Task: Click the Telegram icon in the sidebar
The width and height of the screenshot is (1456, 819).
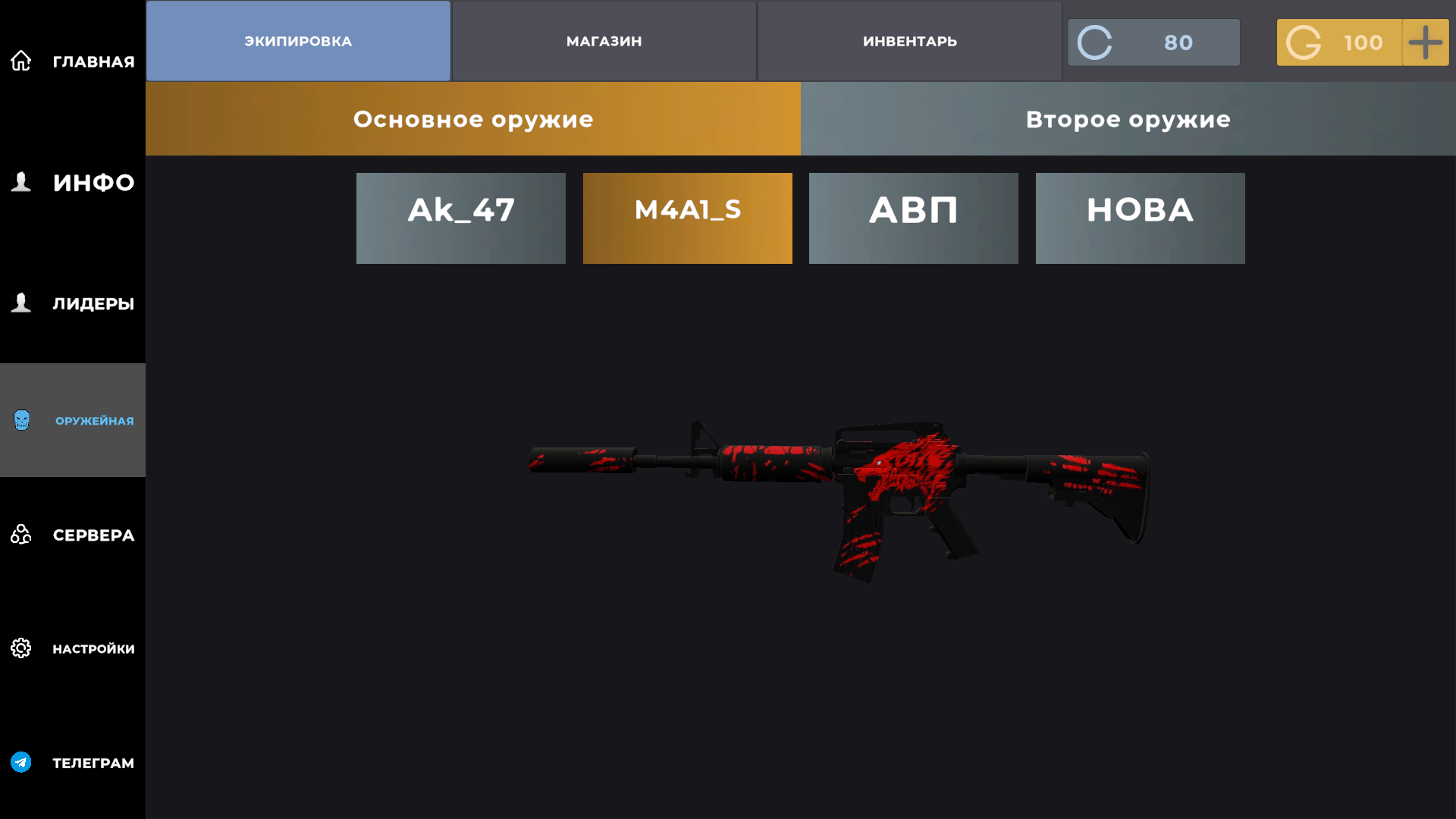Action: click(x=20, y=763)
